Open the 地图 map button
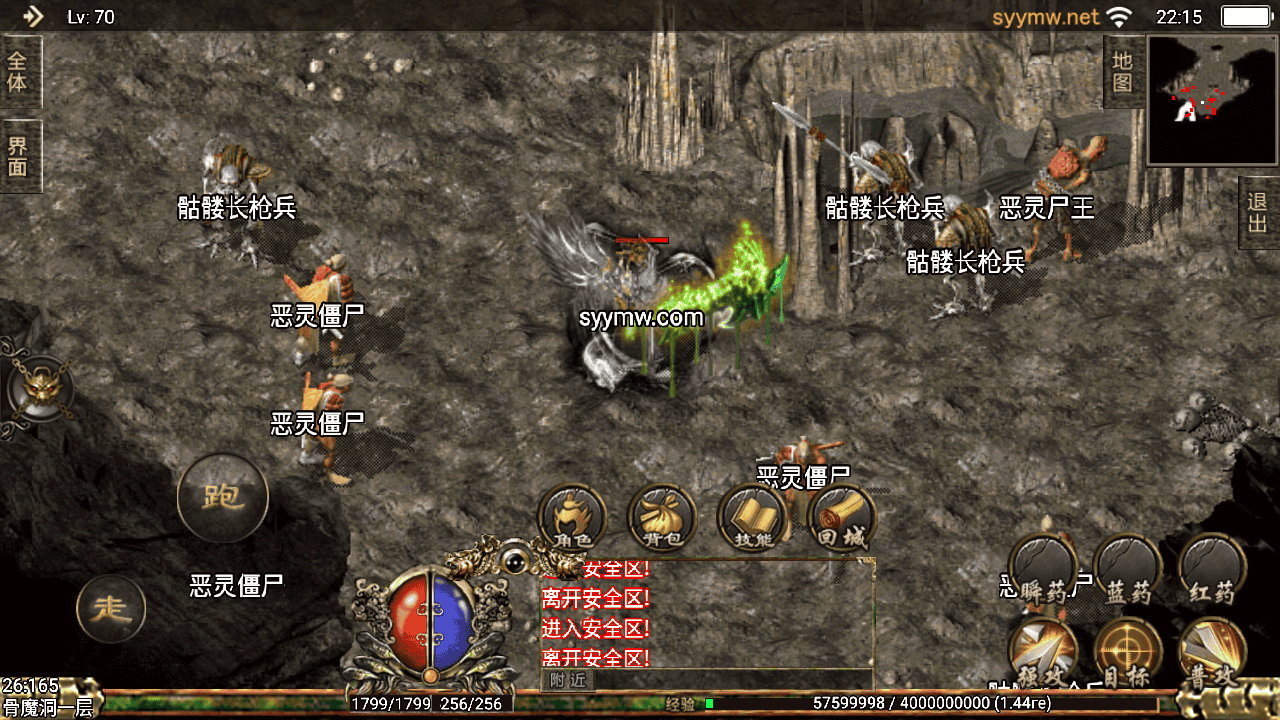 pos(1123,72)
